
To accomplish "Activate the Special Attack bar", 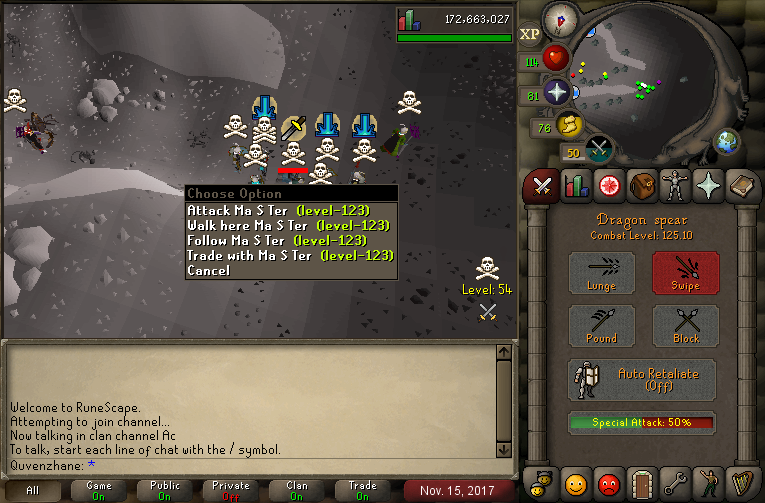I will (642, 423).
